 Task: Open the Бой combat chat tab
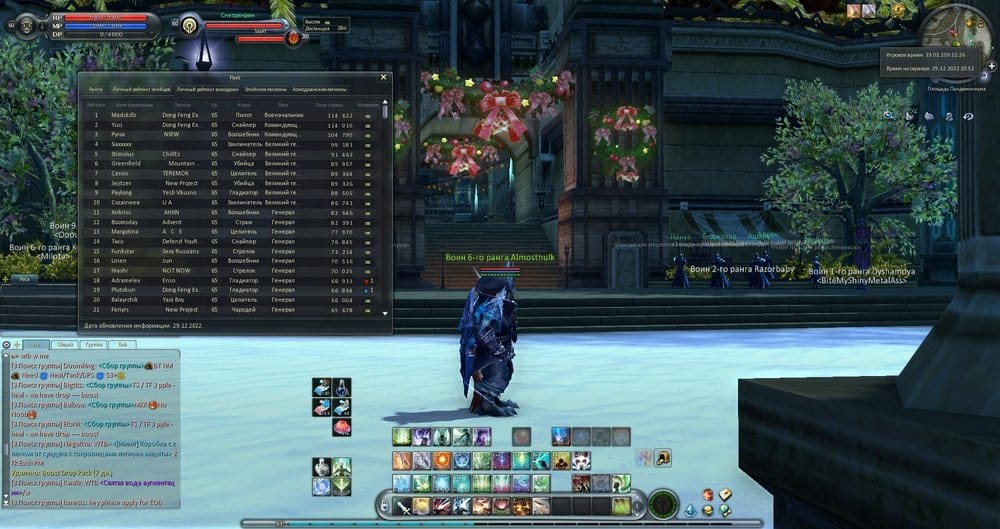click(x=122, y=344)
